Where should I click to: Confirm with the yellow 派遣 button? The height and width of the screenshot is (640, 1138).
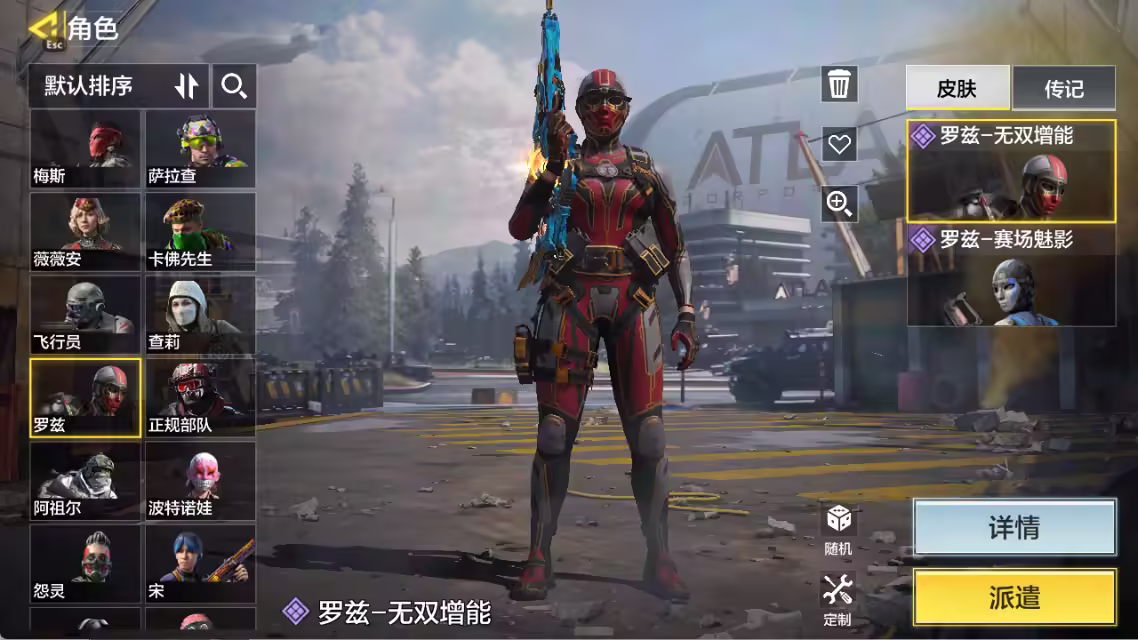point(1014,598)
